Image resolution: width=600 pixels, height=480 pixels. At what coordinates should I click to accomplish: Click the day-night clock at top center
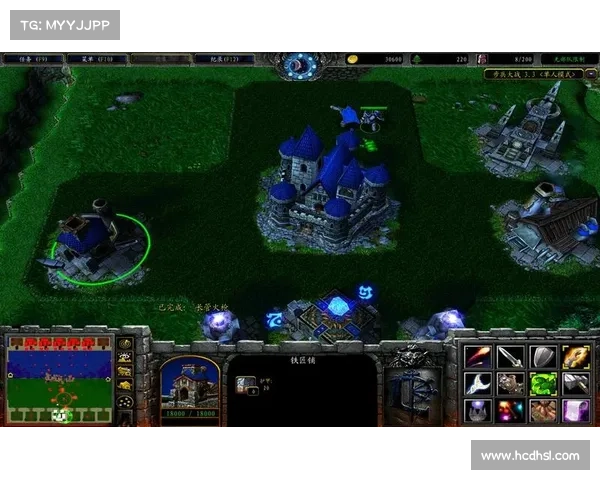coord(299,66)
